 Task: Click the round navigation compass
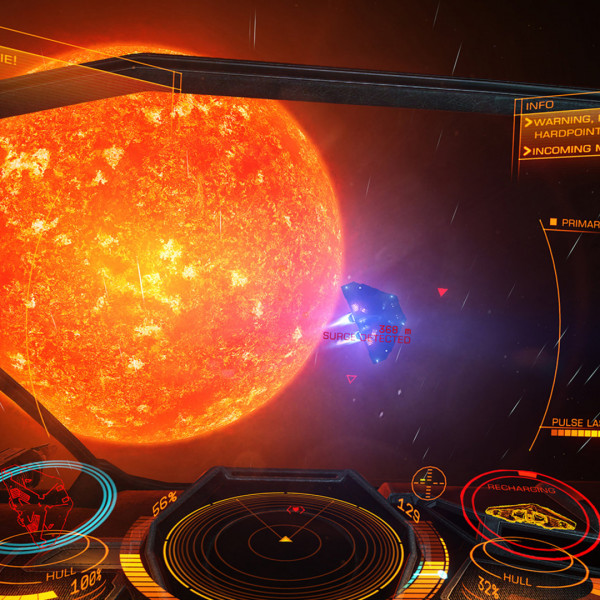[x=429, y=481]
